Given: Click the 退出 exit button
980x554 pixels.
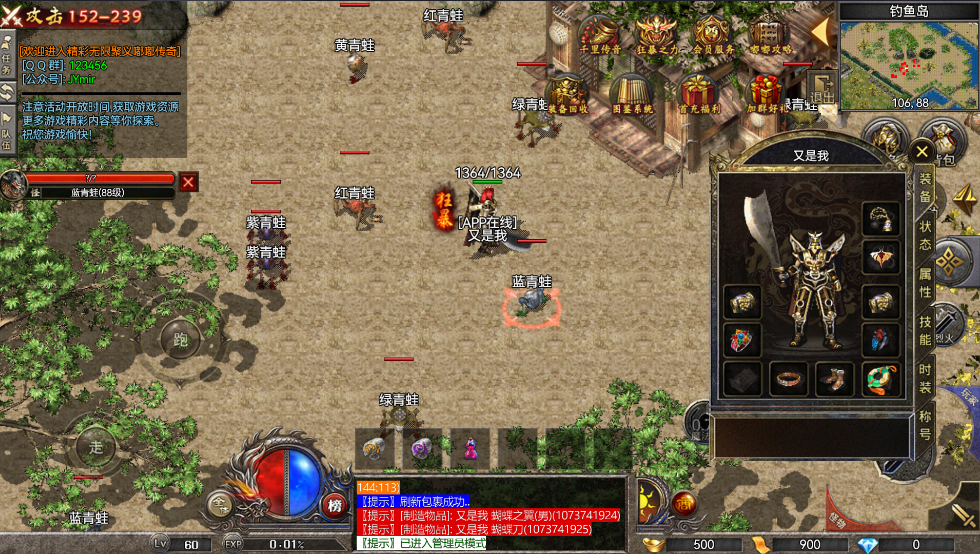Looking at the screenshot, I should coord(822,88).
